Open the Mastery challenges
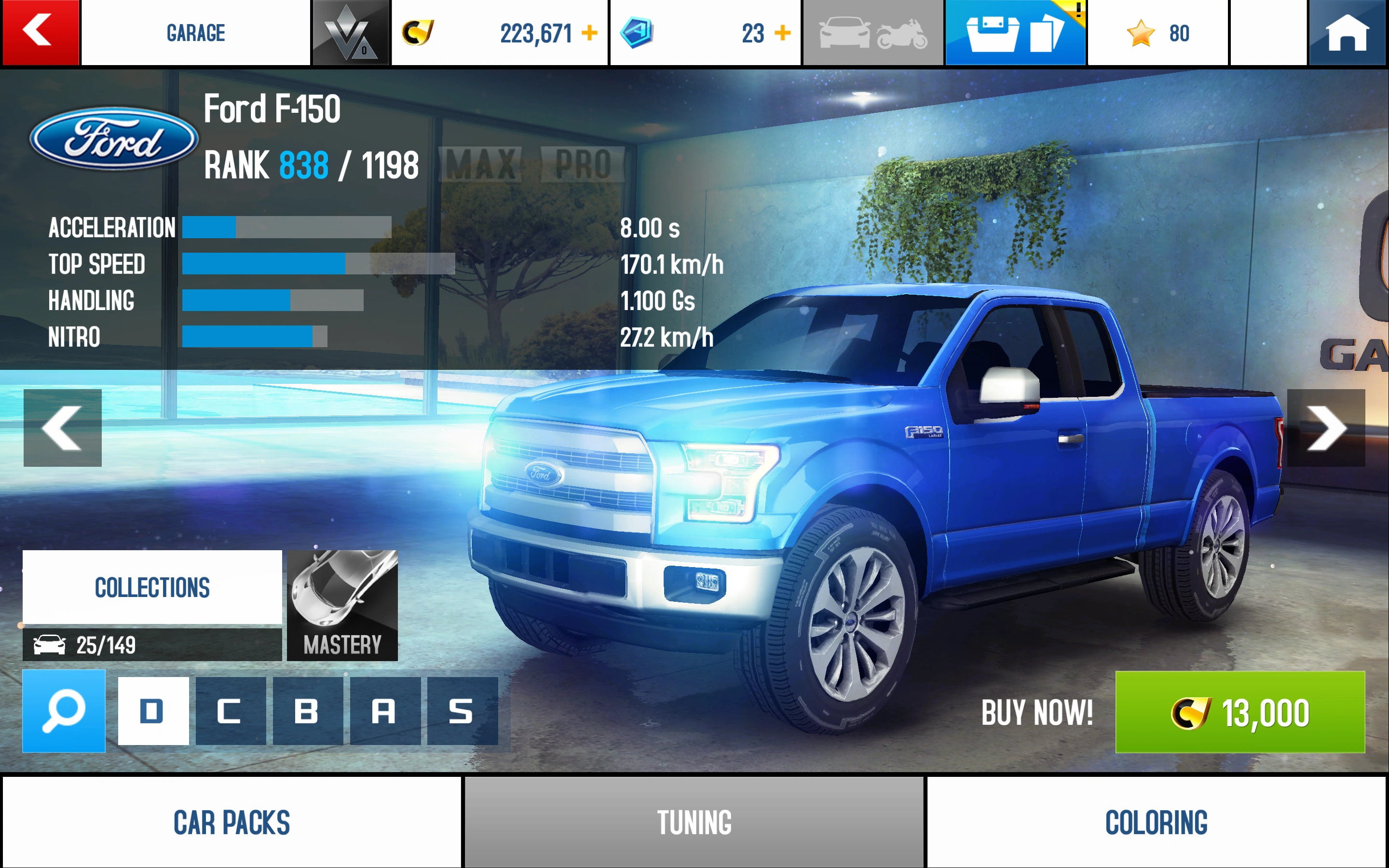This screenshot has height=868, width=1389. (x=342, y=605)
